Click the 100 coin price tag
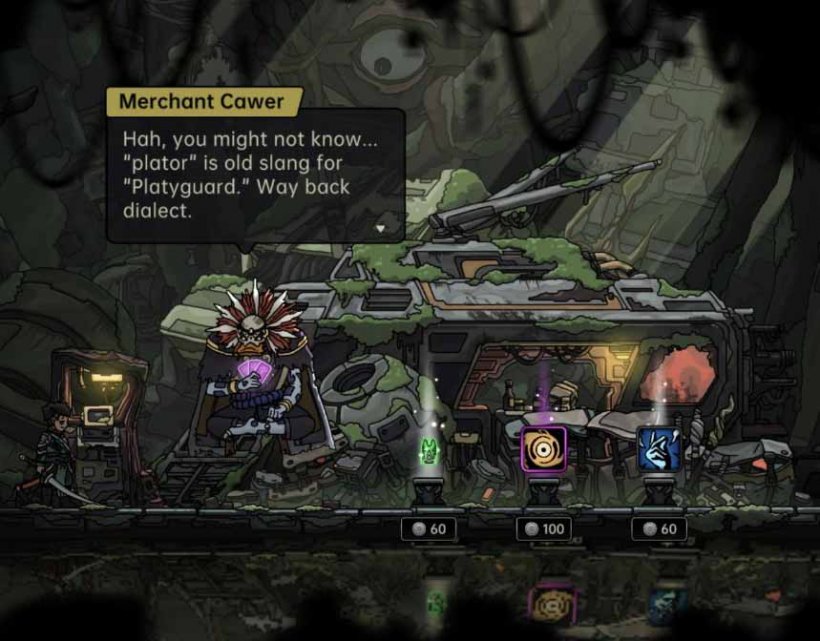This screenshot has width=820, height=641. (x=544, y=529)
